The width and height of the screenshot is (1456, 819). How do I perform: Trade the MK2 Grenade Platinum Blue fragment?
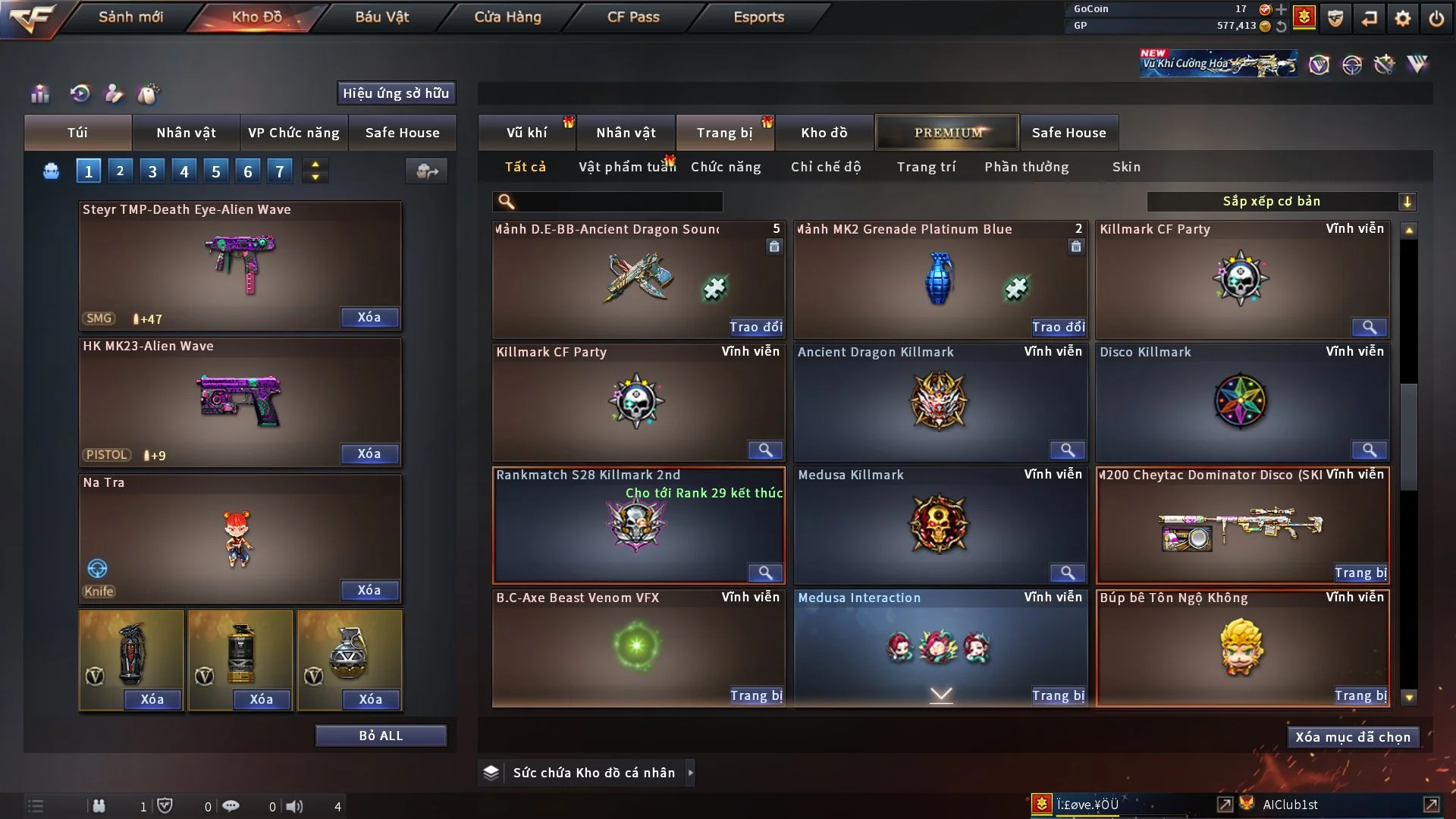(x=1058, y=327)
